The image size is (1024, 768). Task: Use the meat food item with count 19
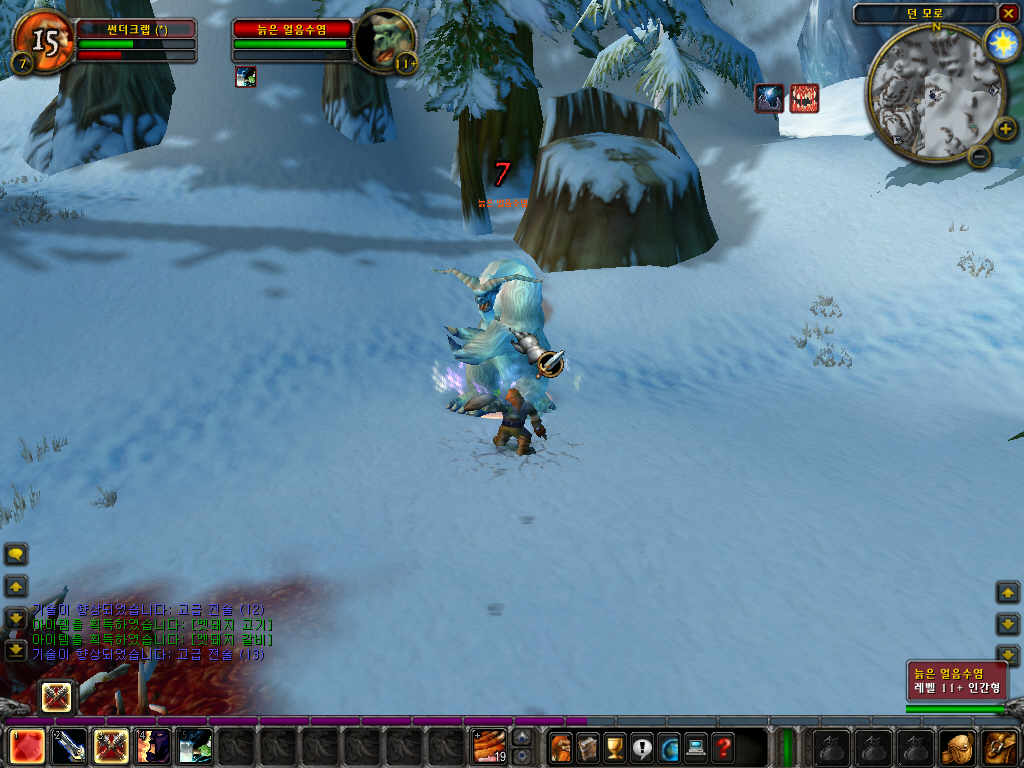[489, 746]
